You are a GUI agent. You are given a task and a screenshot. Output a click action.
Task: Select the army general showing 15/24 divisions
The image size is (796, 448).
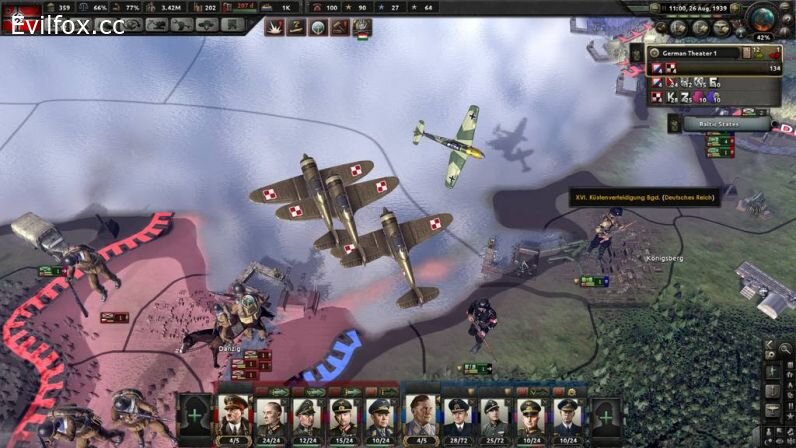coord(343,414)
